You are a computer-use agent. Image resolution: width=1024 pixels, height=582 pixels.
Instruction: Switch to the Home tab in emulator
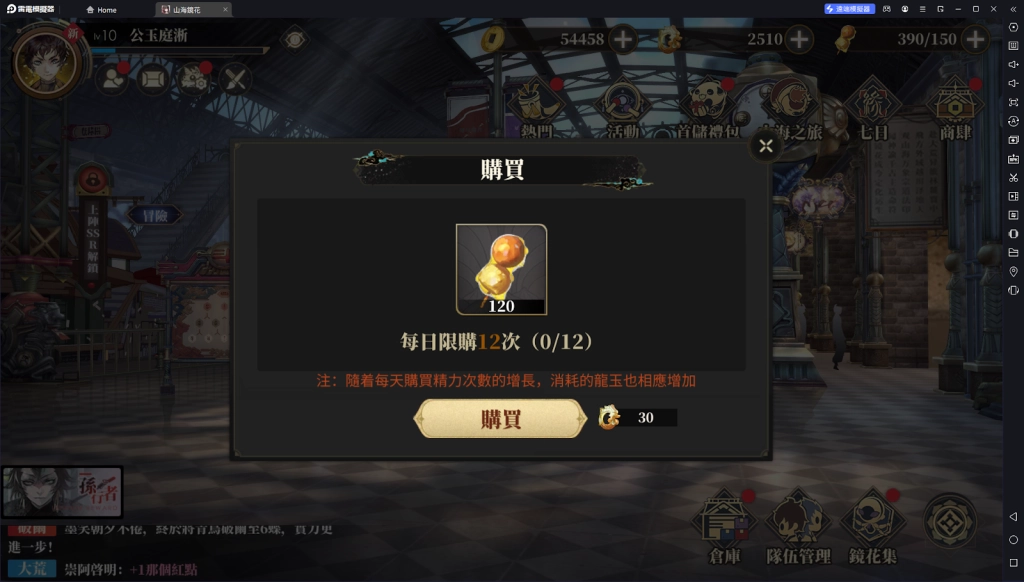click(x=101, y=10)
